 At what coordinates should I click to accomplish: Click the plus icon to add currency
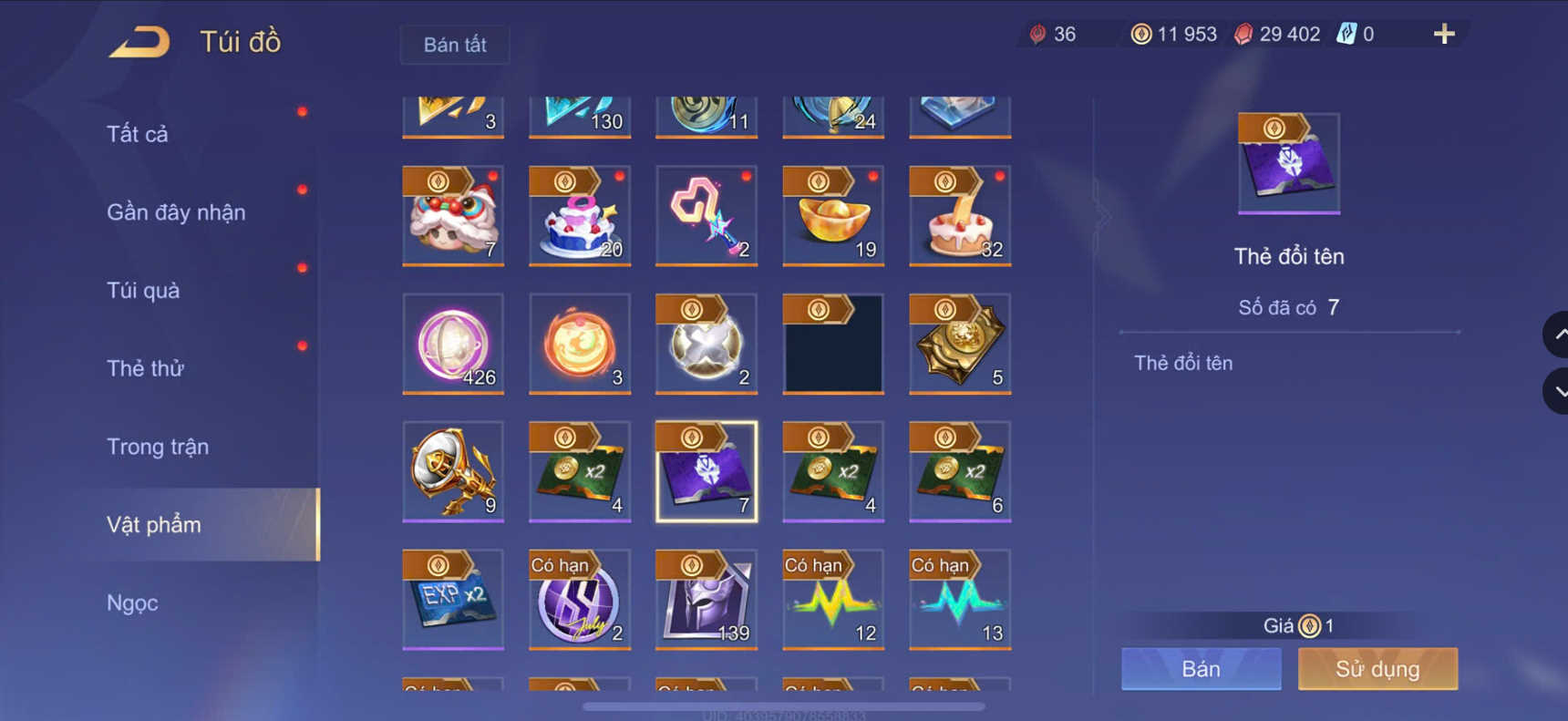(x=1444, y=33)
